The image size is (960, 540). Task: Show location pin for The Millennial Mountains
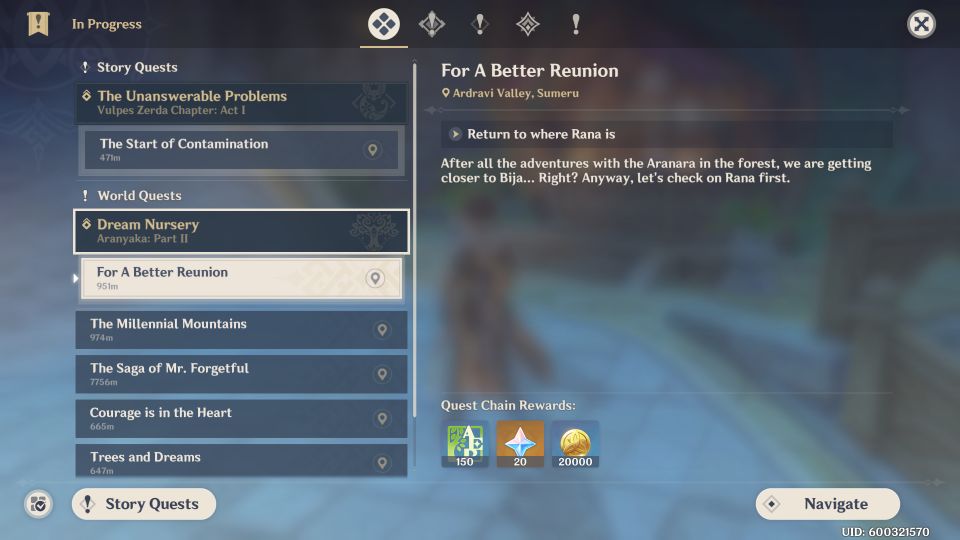pos(381,330)
